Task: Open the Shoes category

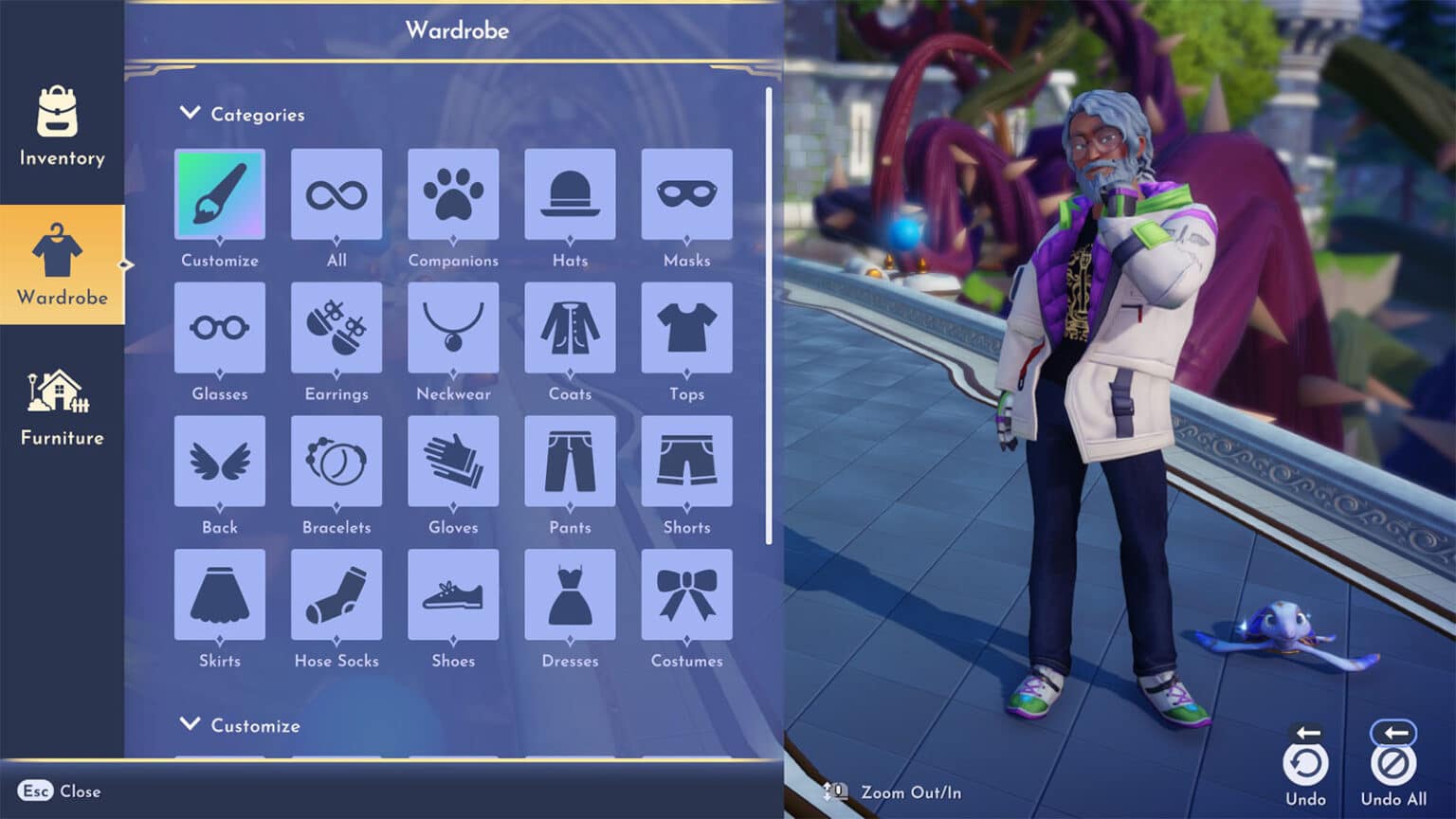Action: click(x=453, y=597)
